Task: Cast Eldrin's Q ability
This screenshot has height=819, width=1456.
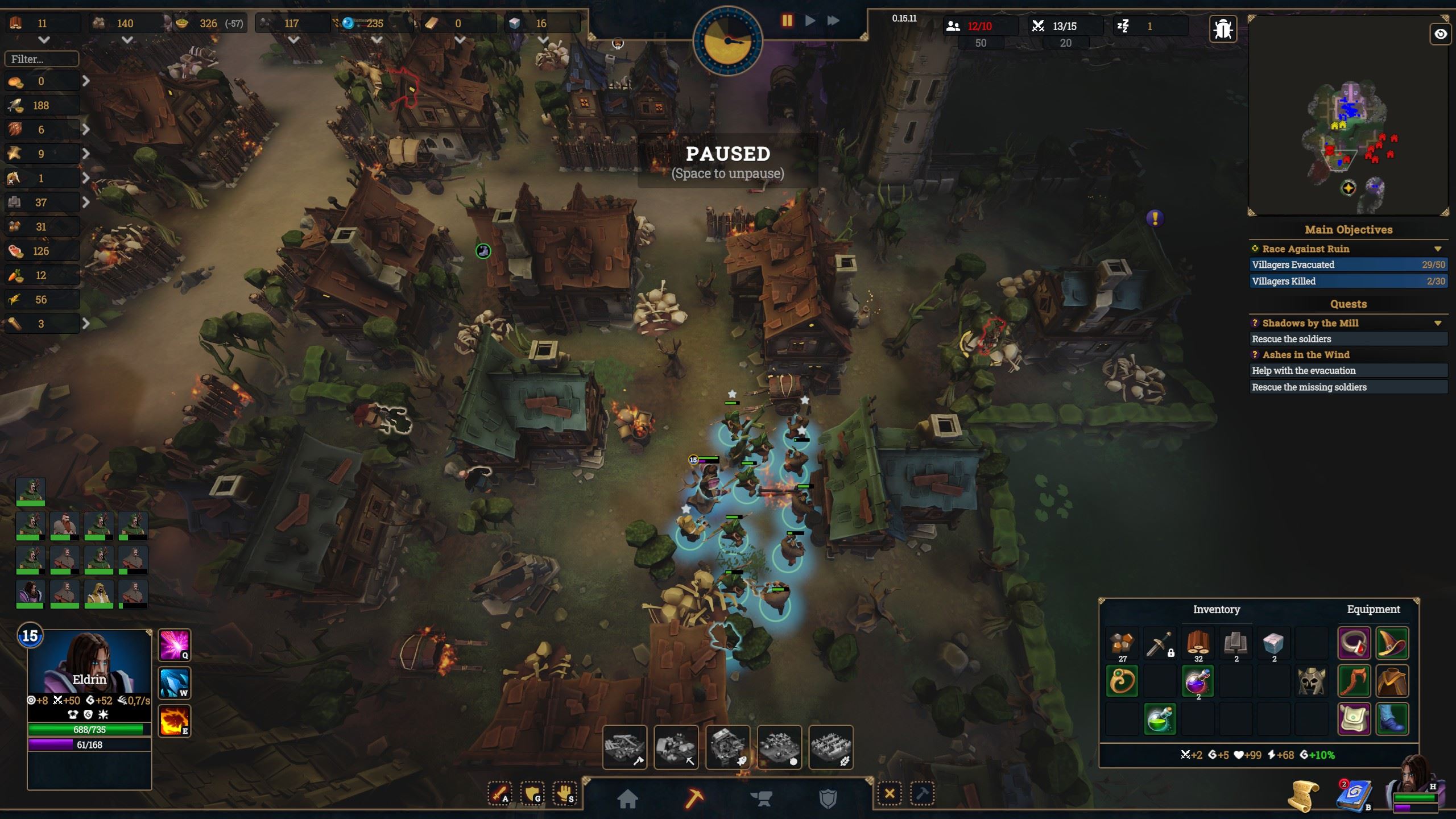Action: click(174, 644)
